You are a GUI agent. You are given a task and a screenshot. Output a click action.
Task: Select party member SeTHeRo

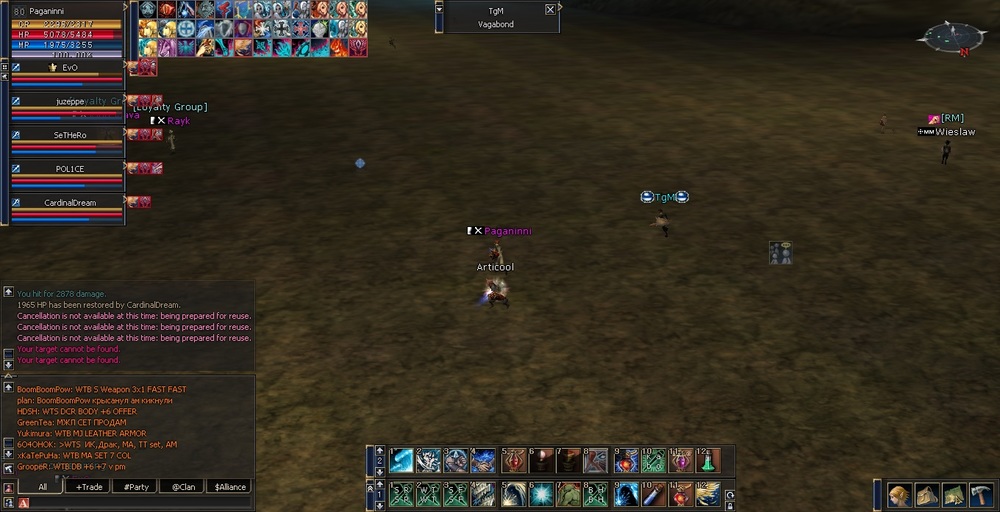(69, 135)
